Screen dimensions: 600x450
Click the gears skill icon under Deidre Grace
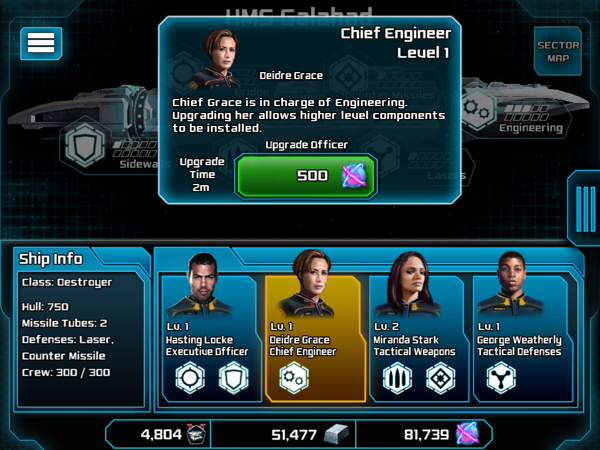pos(293,378)
